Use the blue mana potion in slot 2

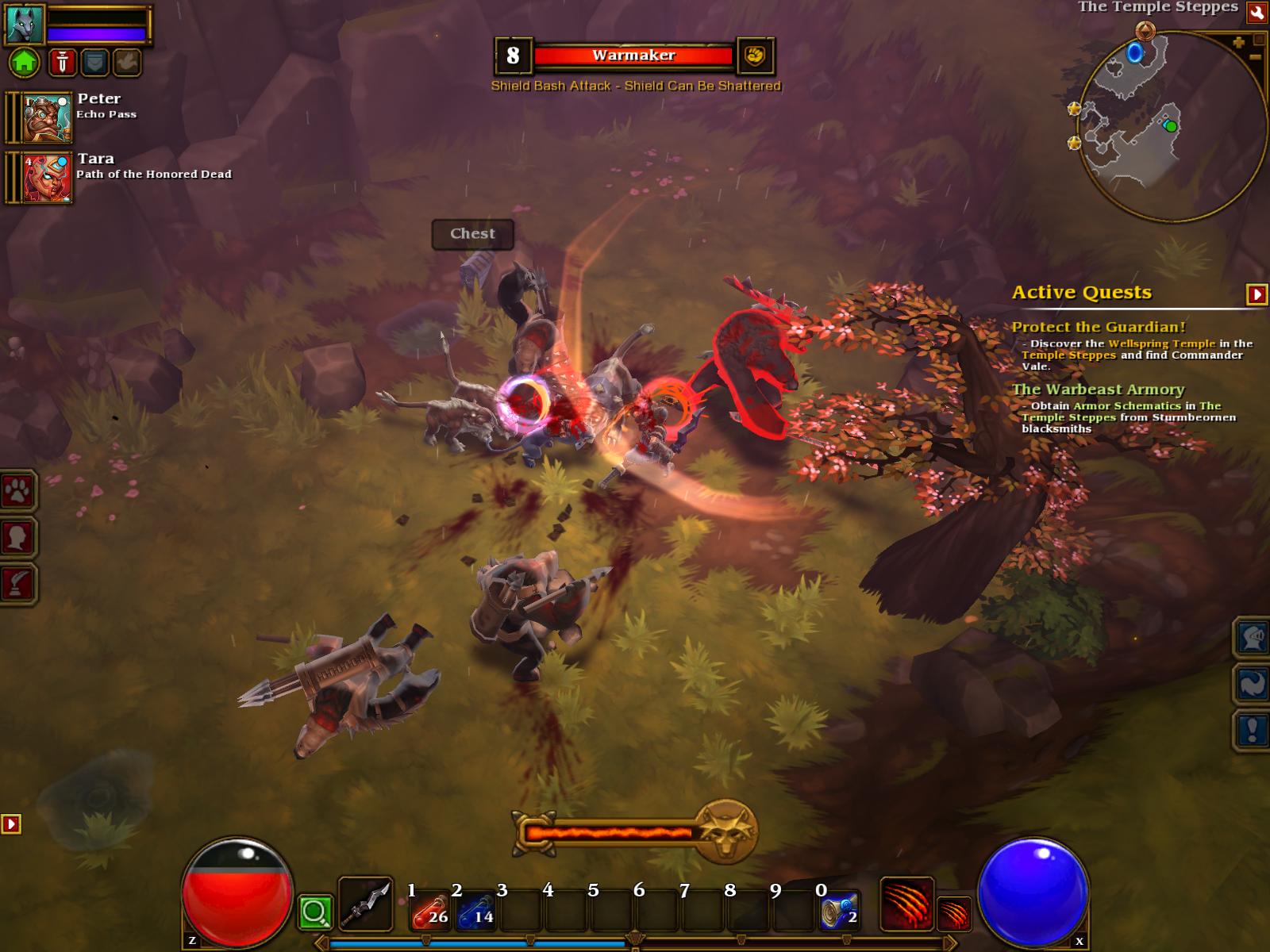[475, 910]
